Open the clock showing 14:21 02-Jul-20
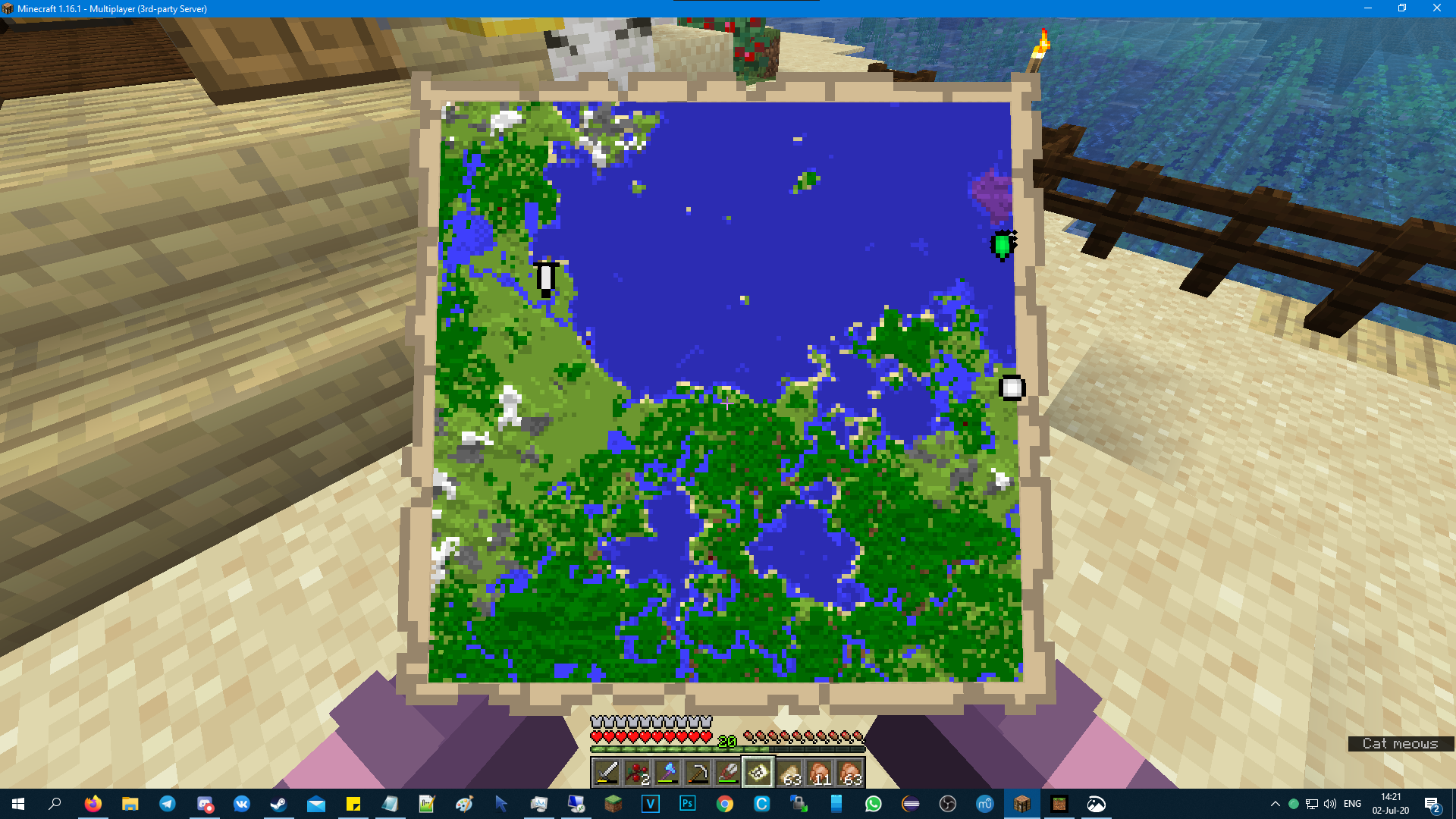Image resolution: width=1456 pixels, height=819 pixels. [x=1389, y=804]
